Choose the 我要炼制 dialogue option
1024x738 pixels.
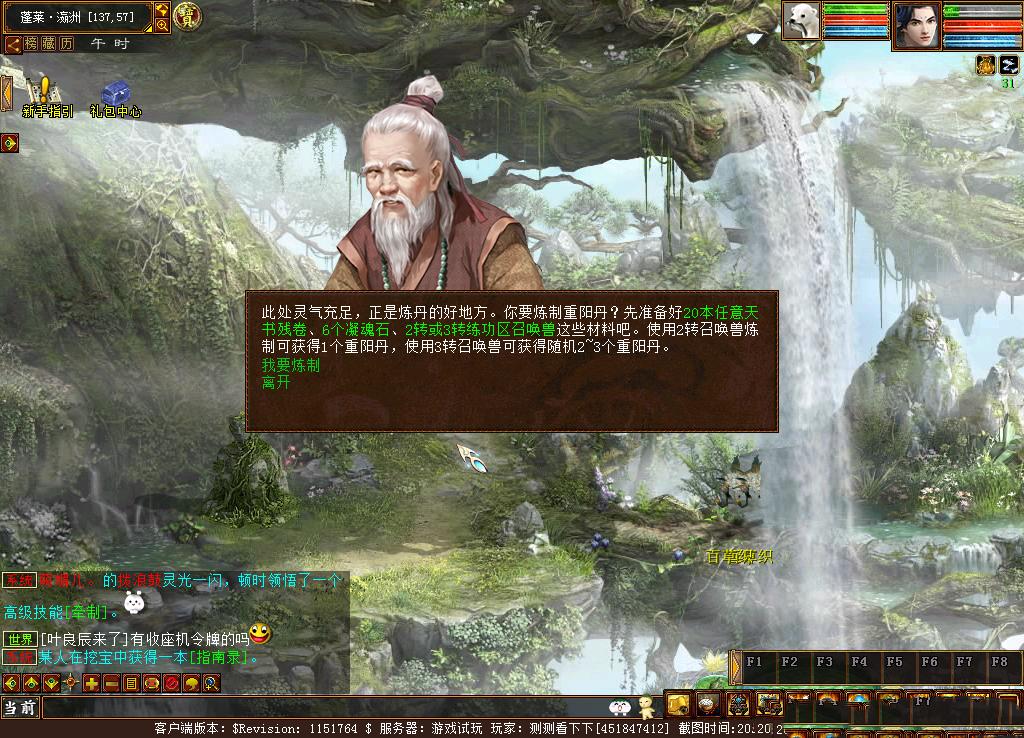(290, 366)
